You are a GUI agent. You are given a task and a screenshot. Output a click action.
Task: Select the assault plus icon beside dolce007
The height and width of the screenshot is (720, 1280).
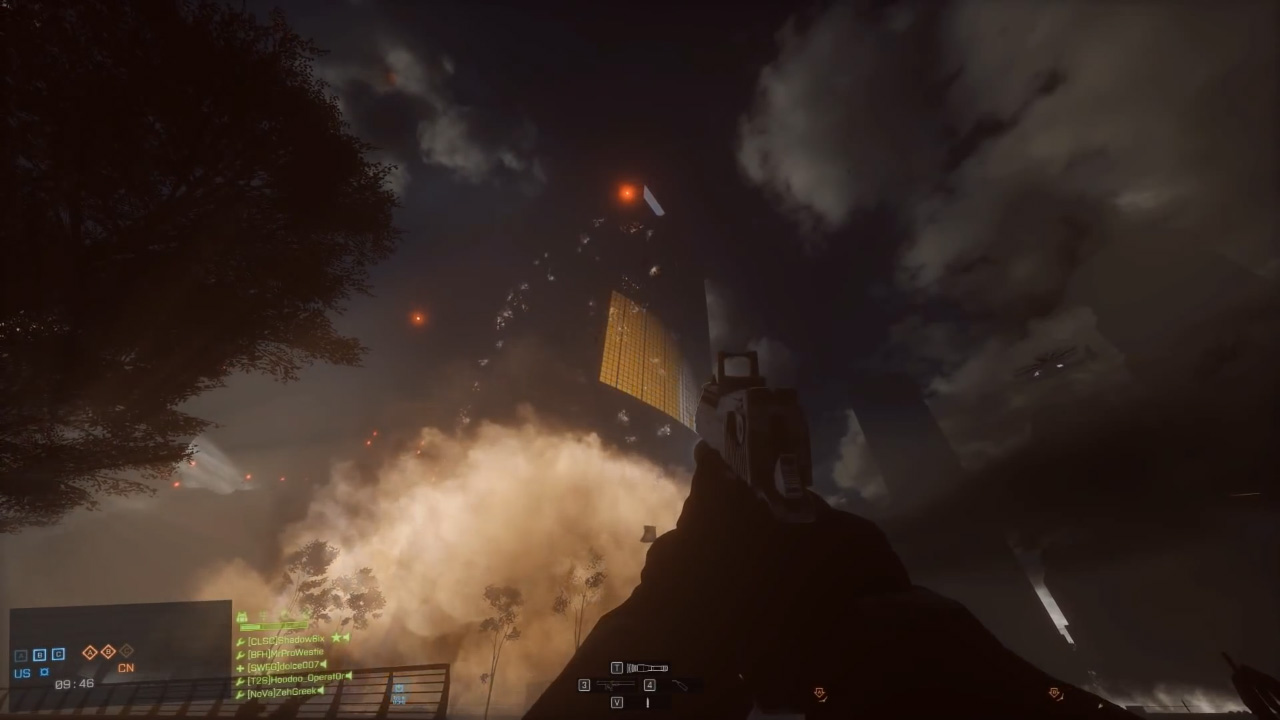240,668
